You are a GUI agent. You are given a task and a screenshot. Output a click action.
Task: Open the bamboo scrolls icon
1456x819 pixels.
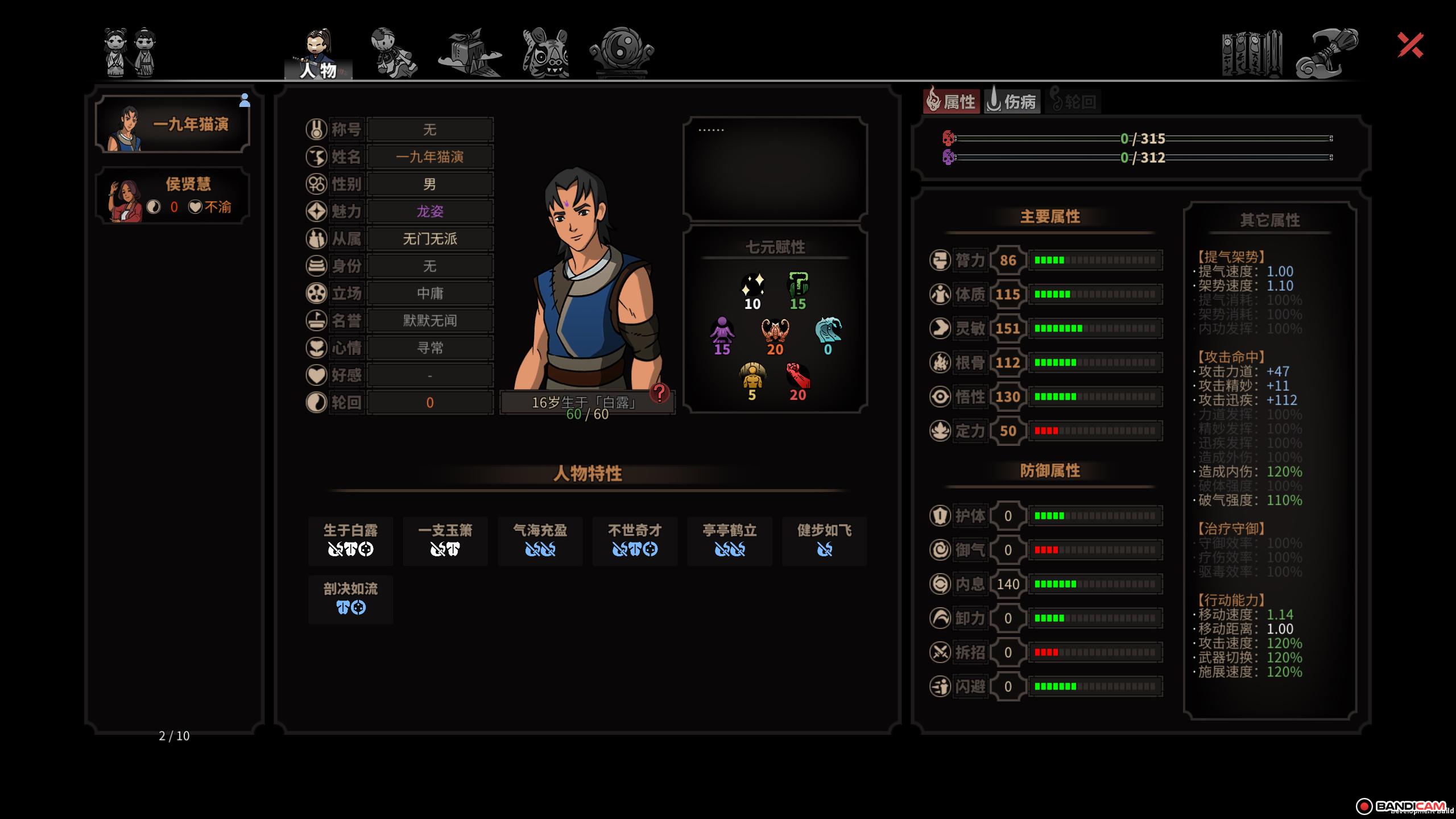pyautogui.click(x=1251, y=54)
